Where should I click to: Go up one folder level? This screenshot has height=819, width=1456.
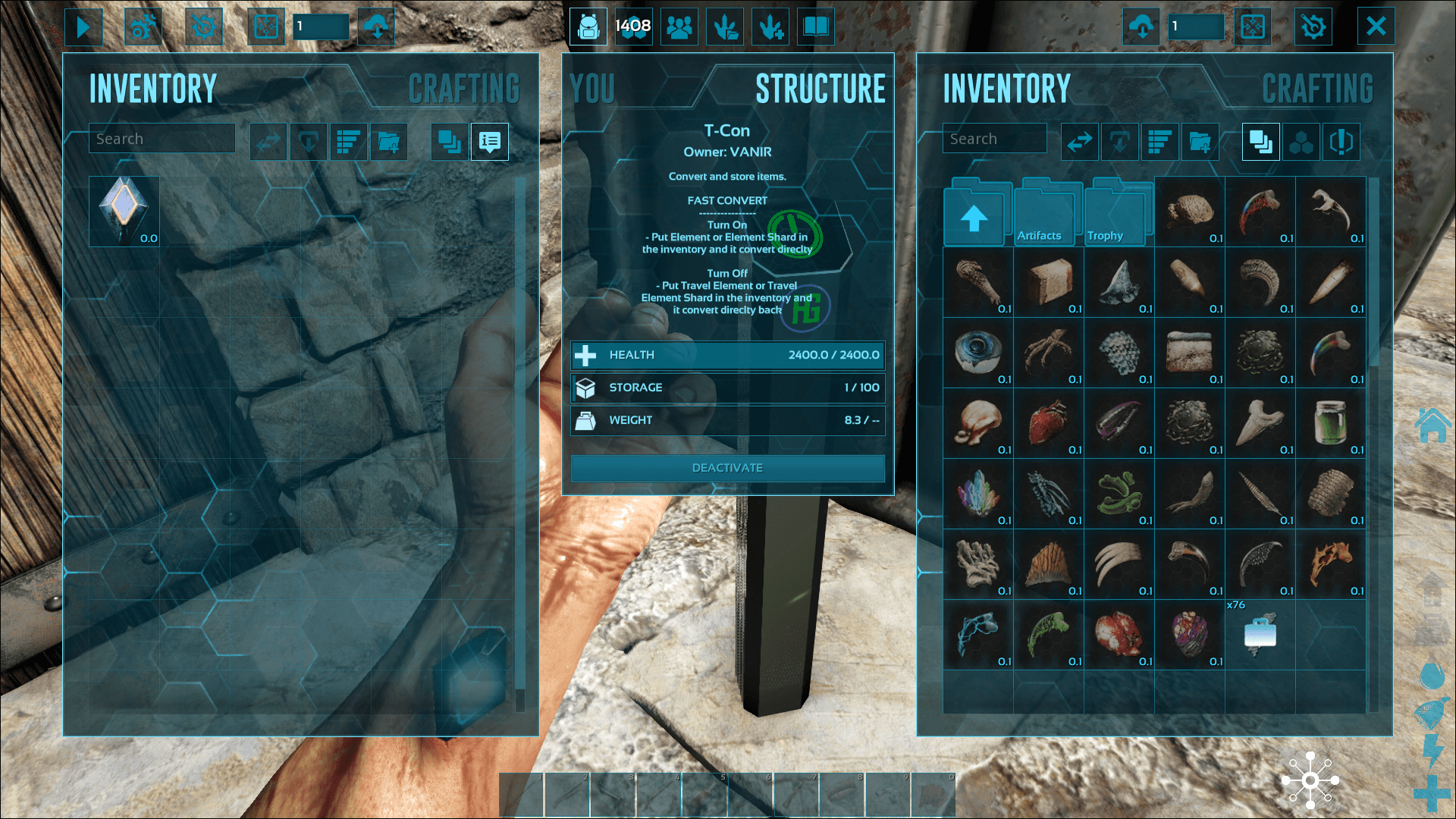[974, 218]
